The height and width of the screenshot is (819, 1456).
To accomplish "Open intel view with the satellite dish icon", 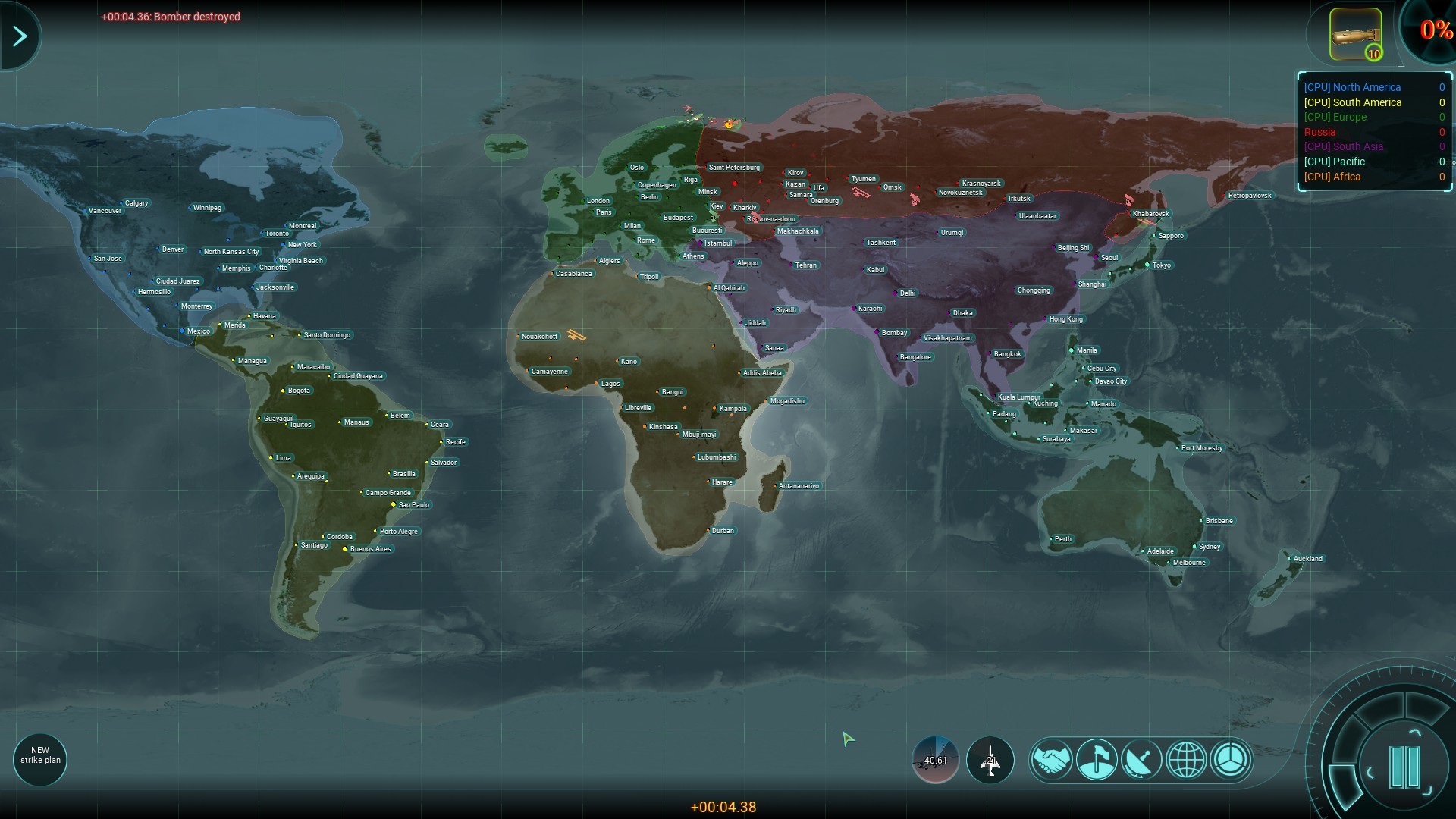I will pos(1142,760).
